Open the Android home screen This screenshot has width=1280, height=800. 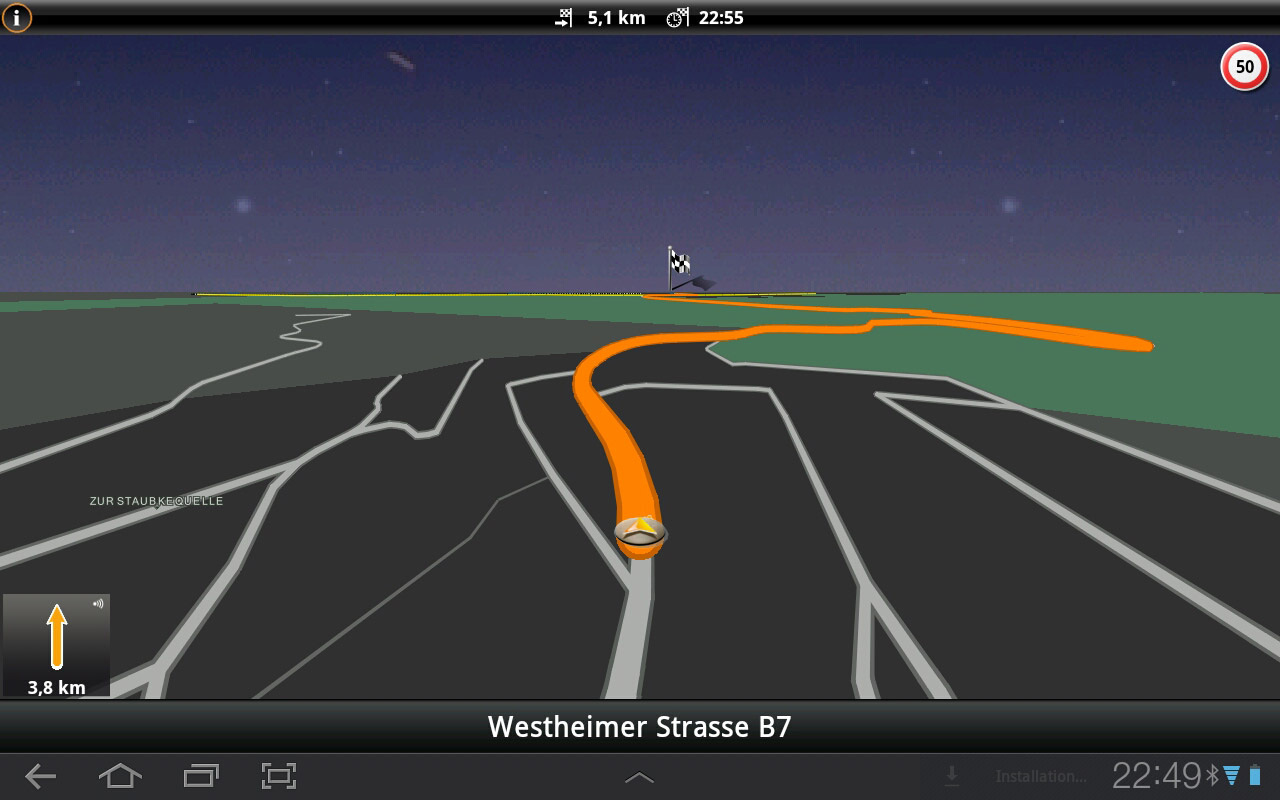(x=120, y=776)
